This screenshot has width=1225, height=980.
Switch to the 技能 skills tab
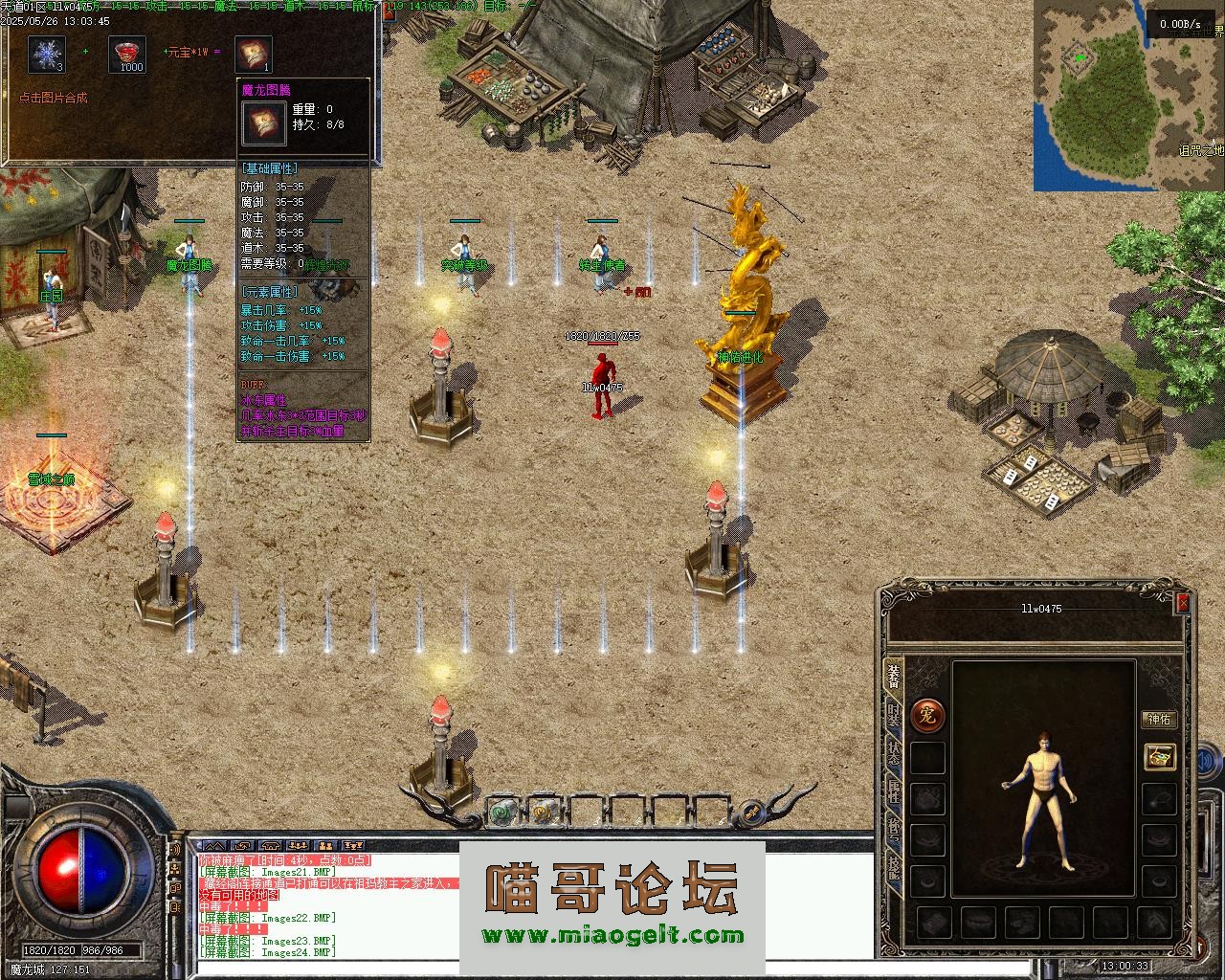tap(893, 867)
